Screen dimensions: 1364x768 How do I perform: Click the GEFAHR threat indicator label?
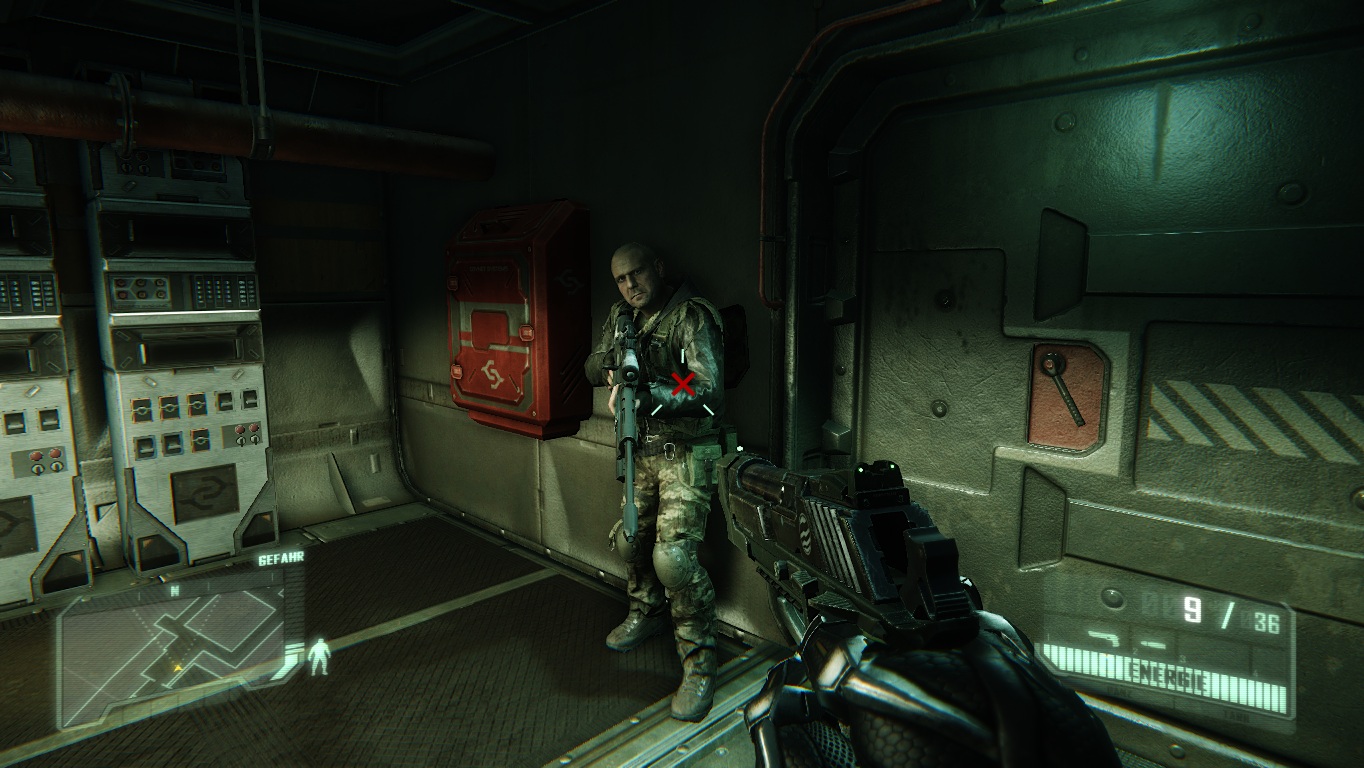281,560
